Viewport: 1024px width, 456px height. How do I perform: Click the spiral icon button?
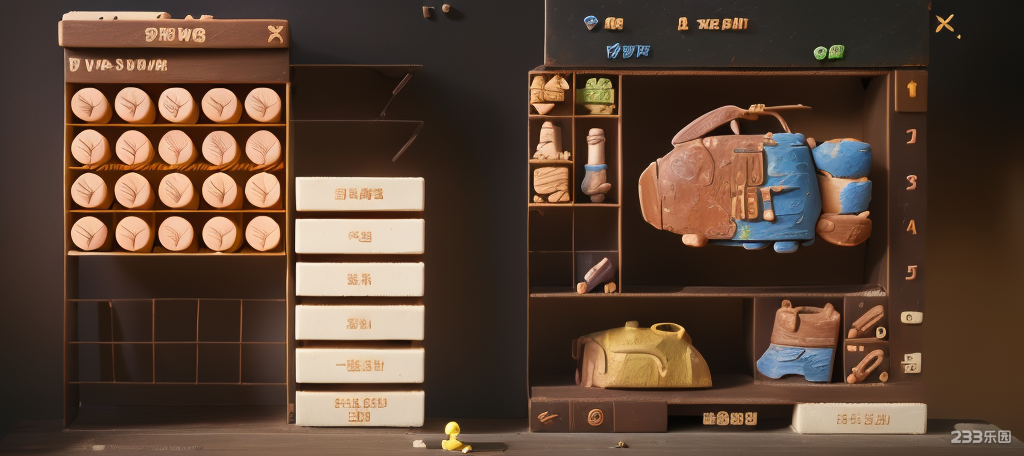coord(595,416)
